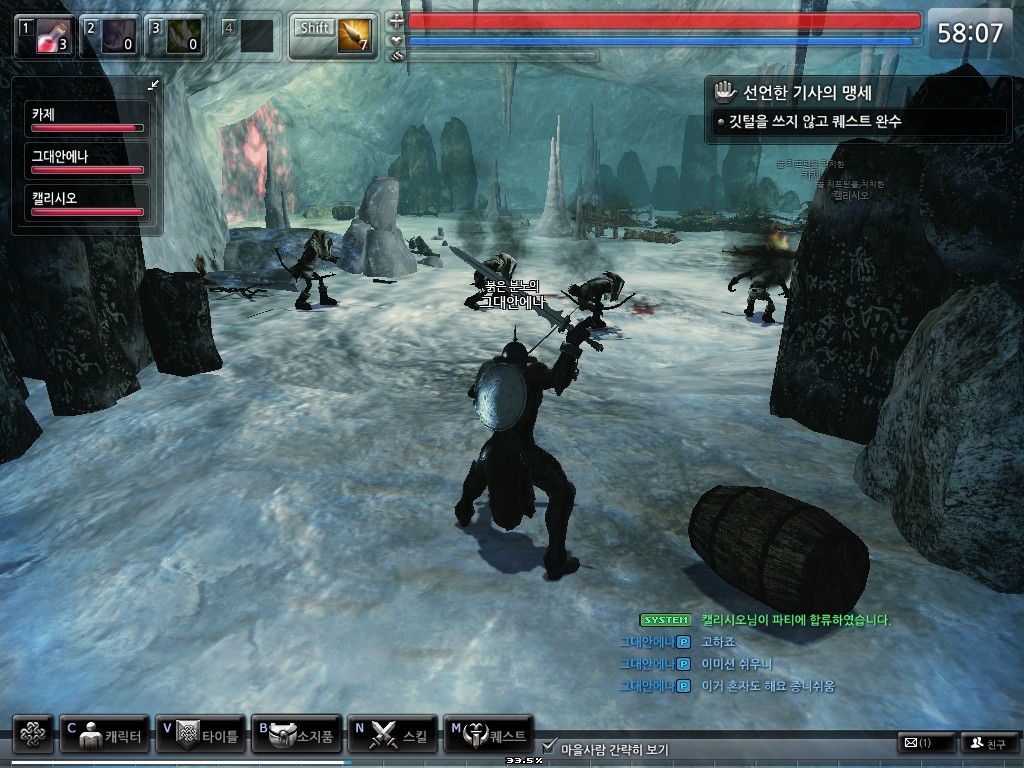Image resolution: width=1024 pixels, height=768 pixels.
Task: Open the main menu knot button
Action: pyautogui.click(x=32, y=734)
